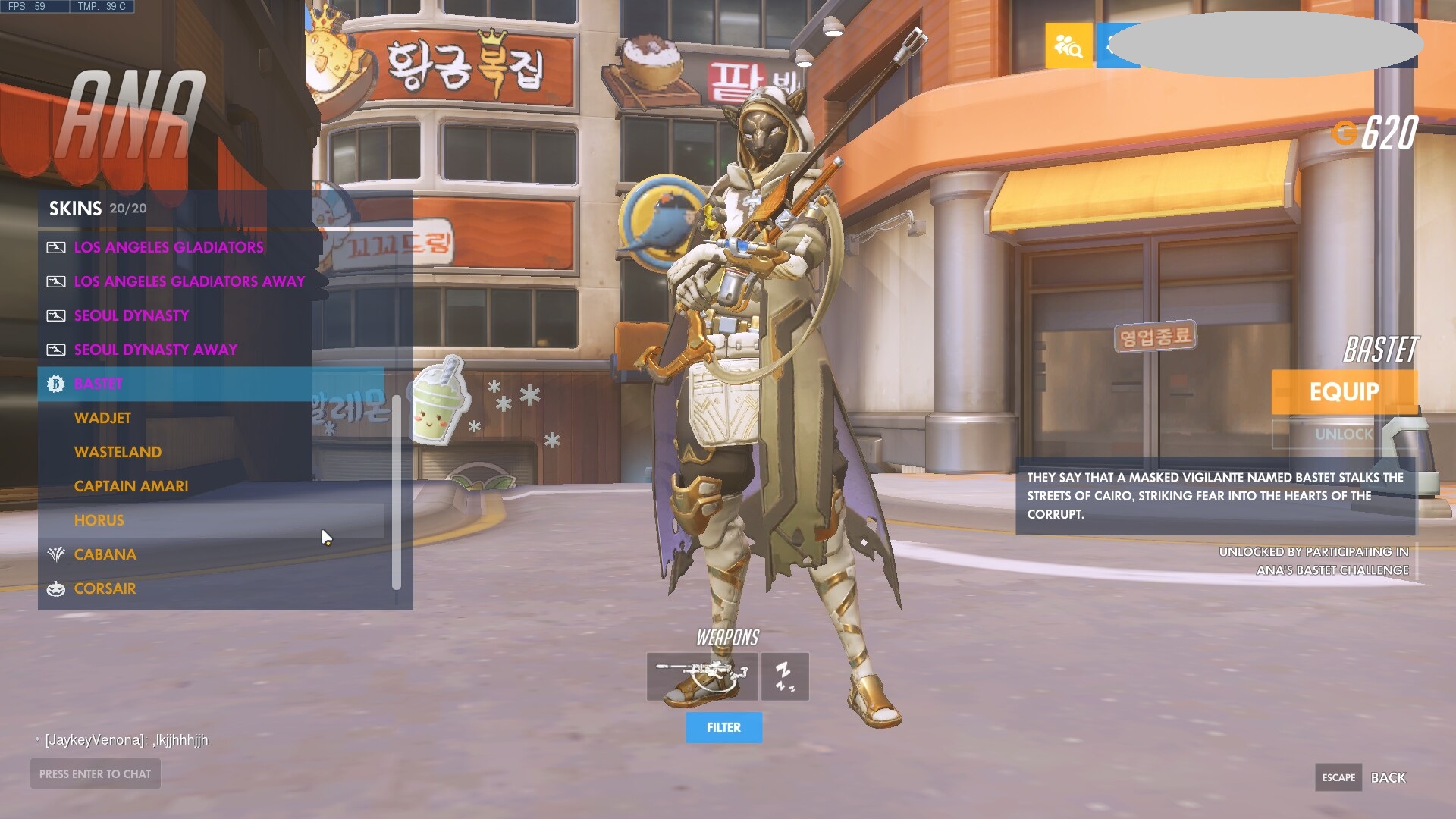Select the Wadjet skin
This screenshot has height=819, width=1456.
point(102,418)
